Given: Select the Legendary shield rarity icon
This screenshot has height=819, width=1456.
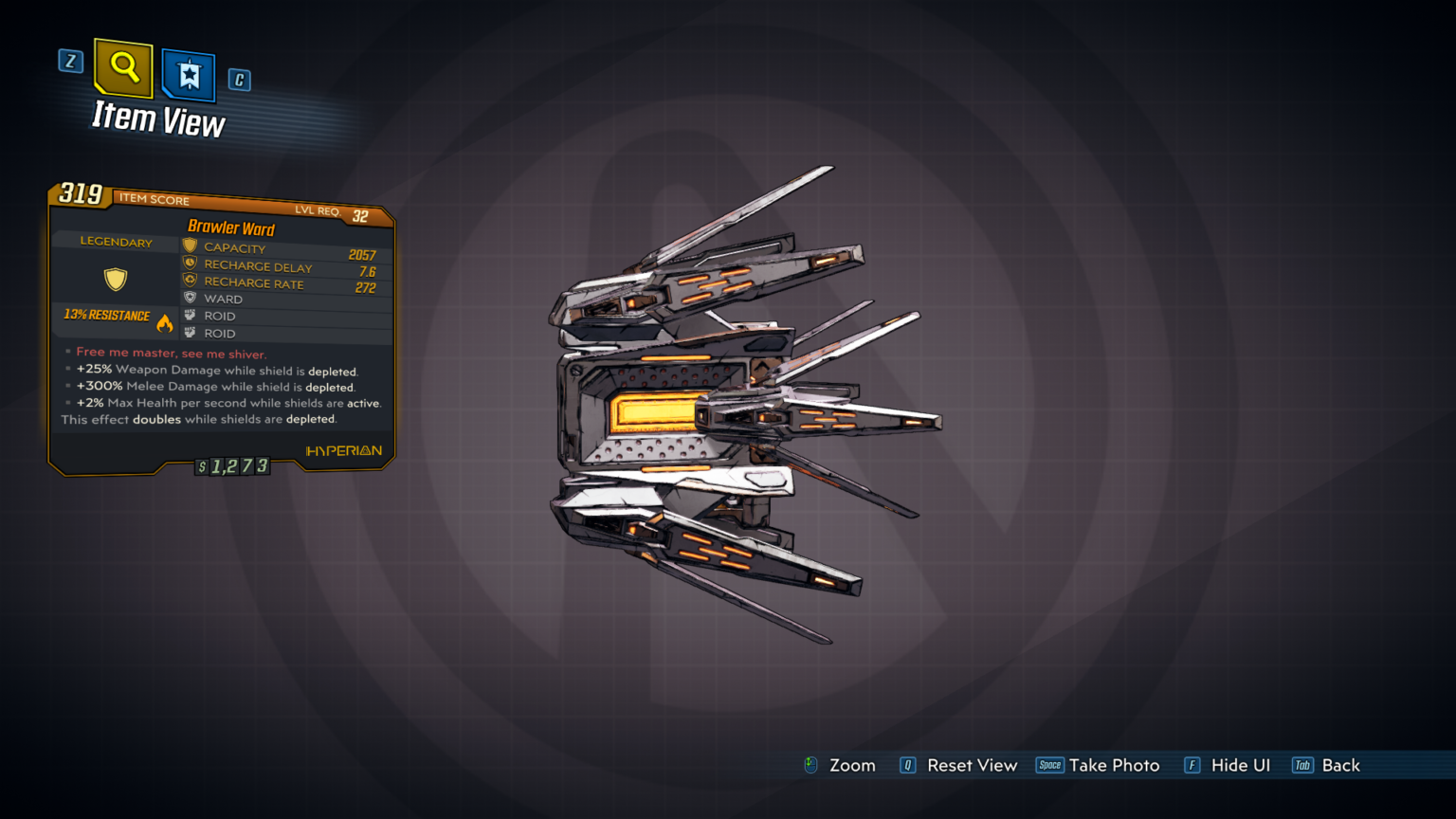Looking at the screenshot, I should coord(115,279).
